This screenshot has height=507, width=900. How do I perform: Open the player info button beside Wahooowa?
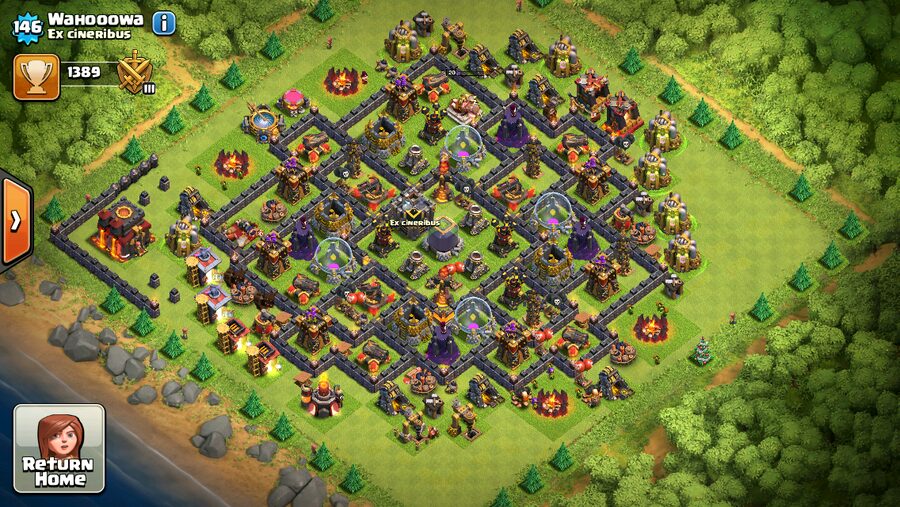coord(164,23)
